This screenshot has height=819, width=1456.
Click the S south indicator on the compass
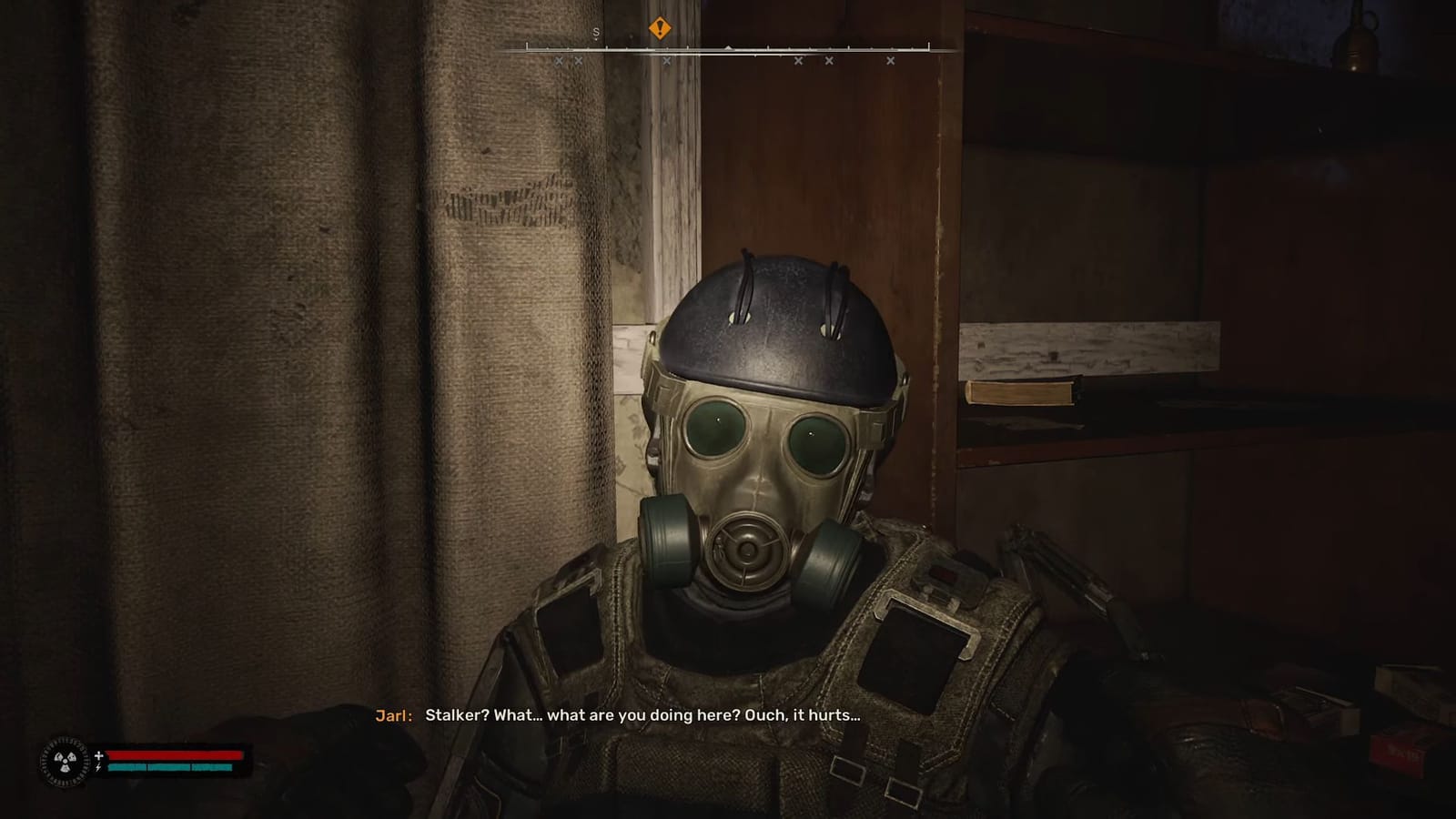point(596,30)
